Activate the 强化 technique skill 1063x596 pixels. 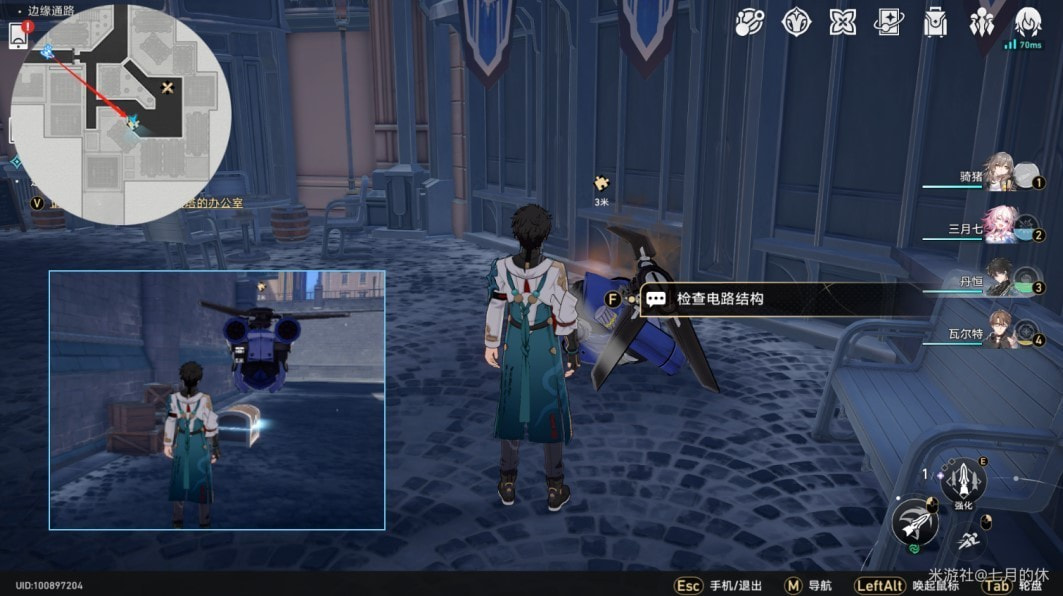(x=963, y=482)
